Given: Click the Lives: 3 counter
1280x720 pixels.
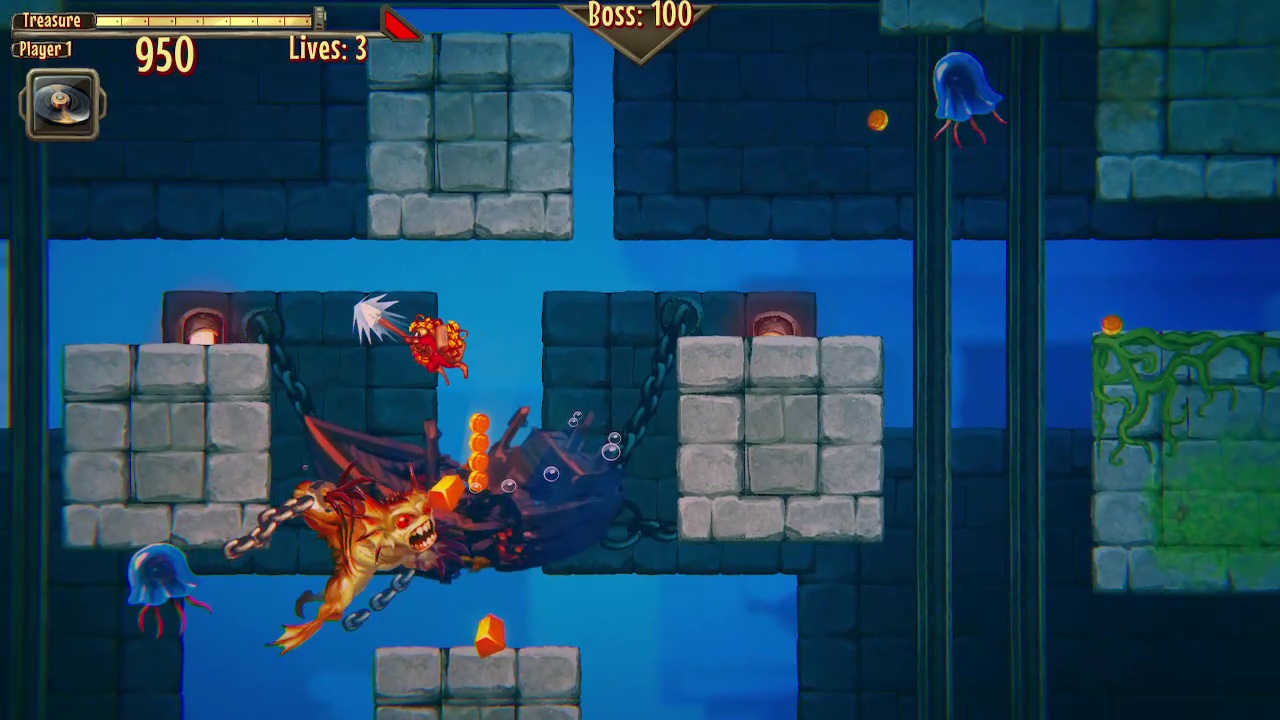Looking at the screenshot, I should pyautogui.click(x=327, y=48).
